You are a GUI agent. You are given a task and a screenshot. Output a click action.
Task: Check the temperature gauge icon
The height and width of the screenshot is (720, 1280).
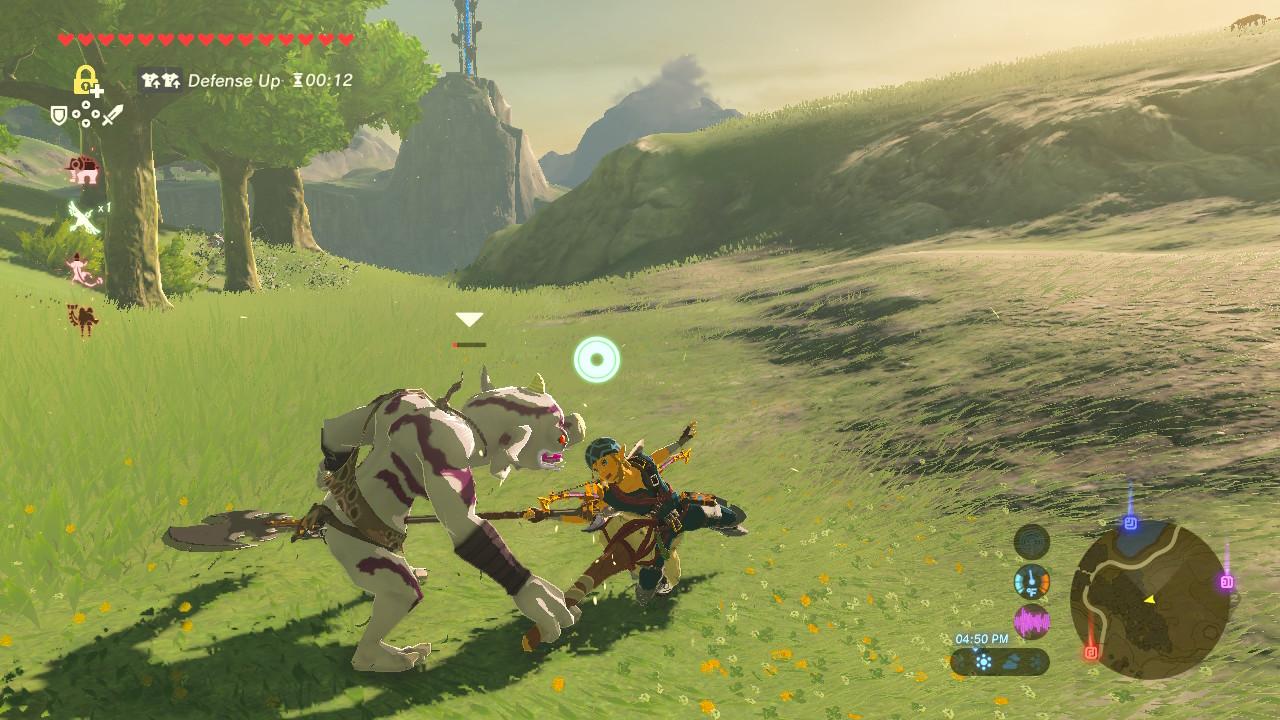pos(1032,582)
